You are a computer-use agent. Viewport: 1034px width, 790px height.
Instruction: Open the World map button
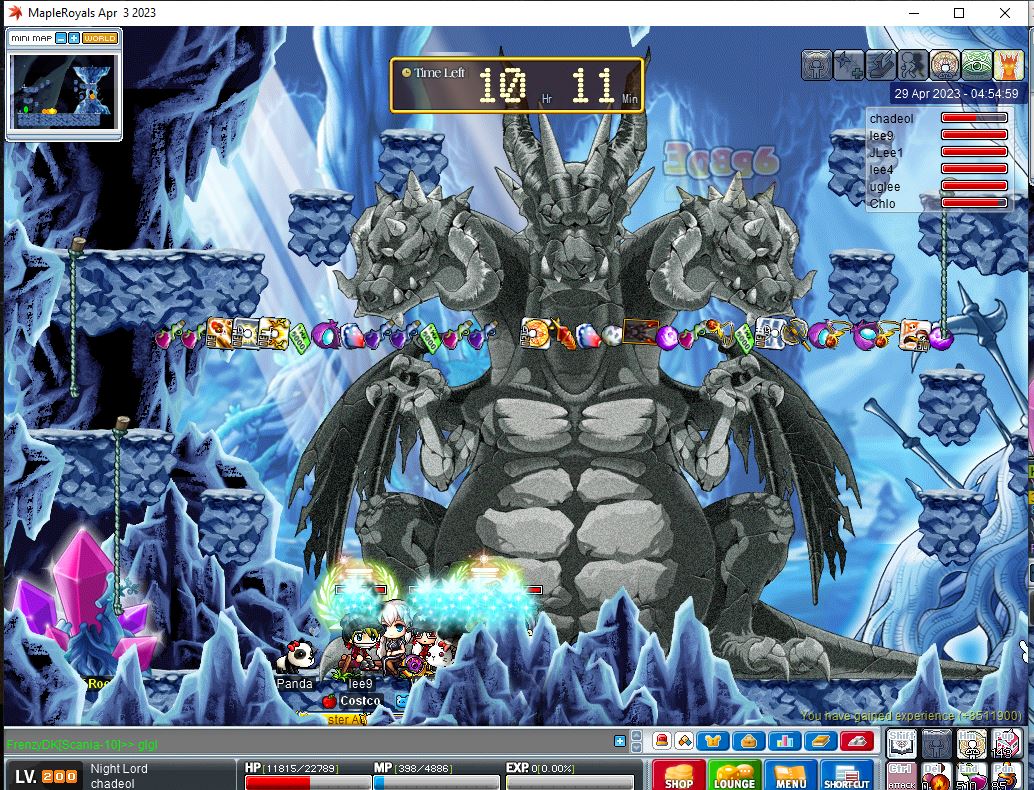100,38
